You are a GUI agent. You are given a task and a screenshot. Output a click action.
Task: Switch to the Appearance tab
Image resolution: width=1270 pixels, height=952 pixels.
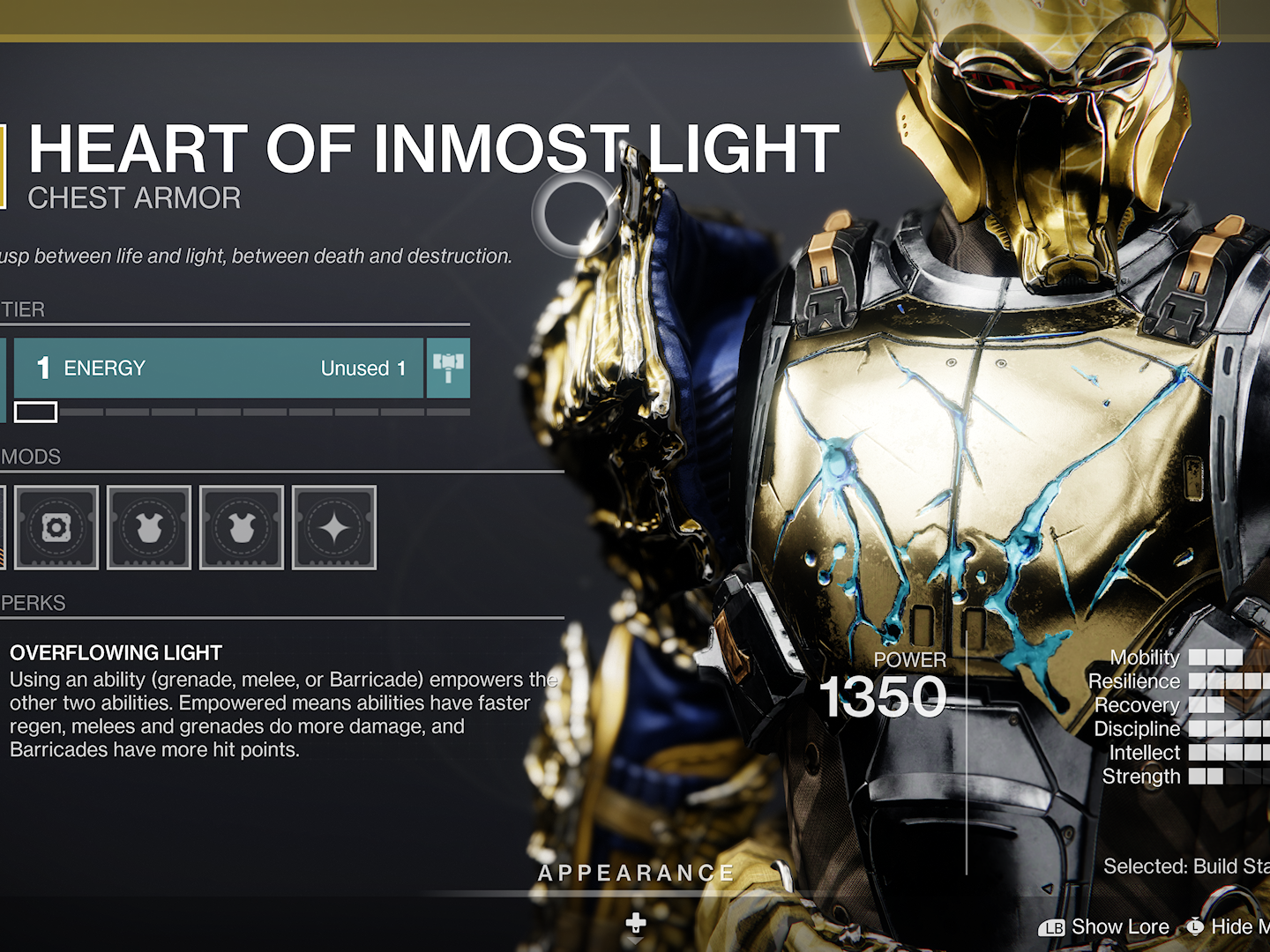635,874
